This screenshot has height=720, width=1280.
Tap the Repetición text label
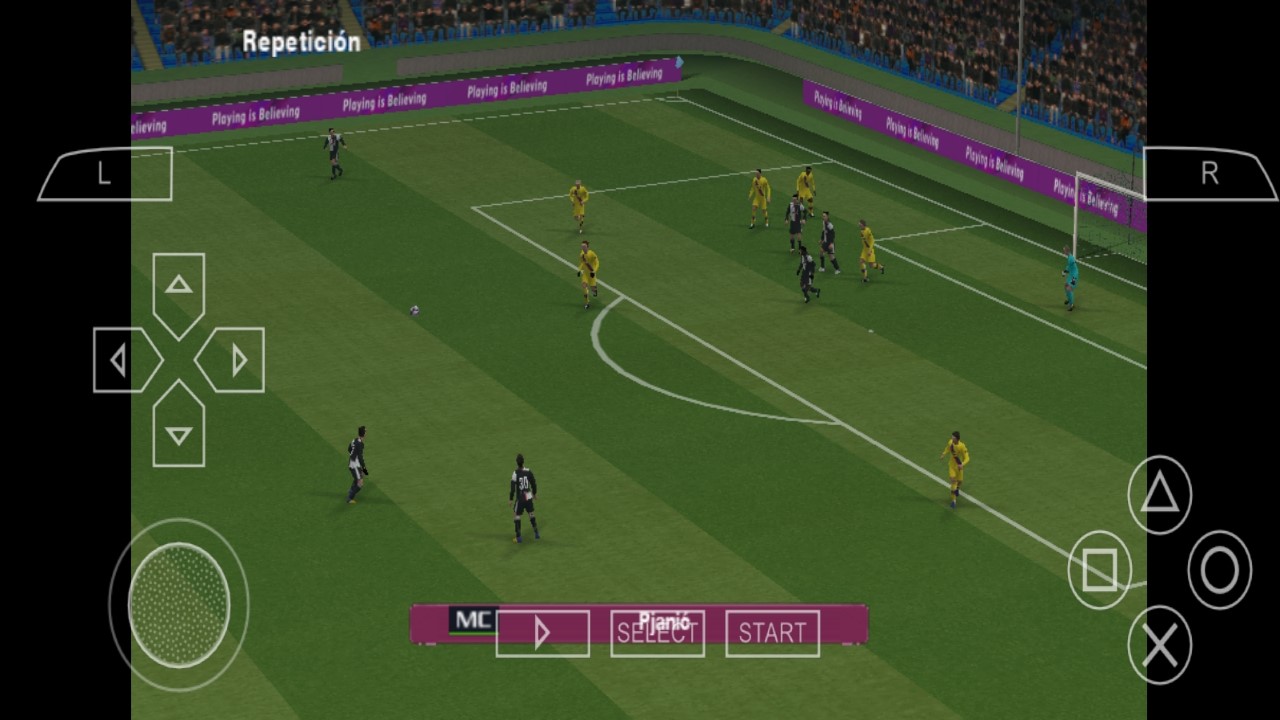click(300, 42)
